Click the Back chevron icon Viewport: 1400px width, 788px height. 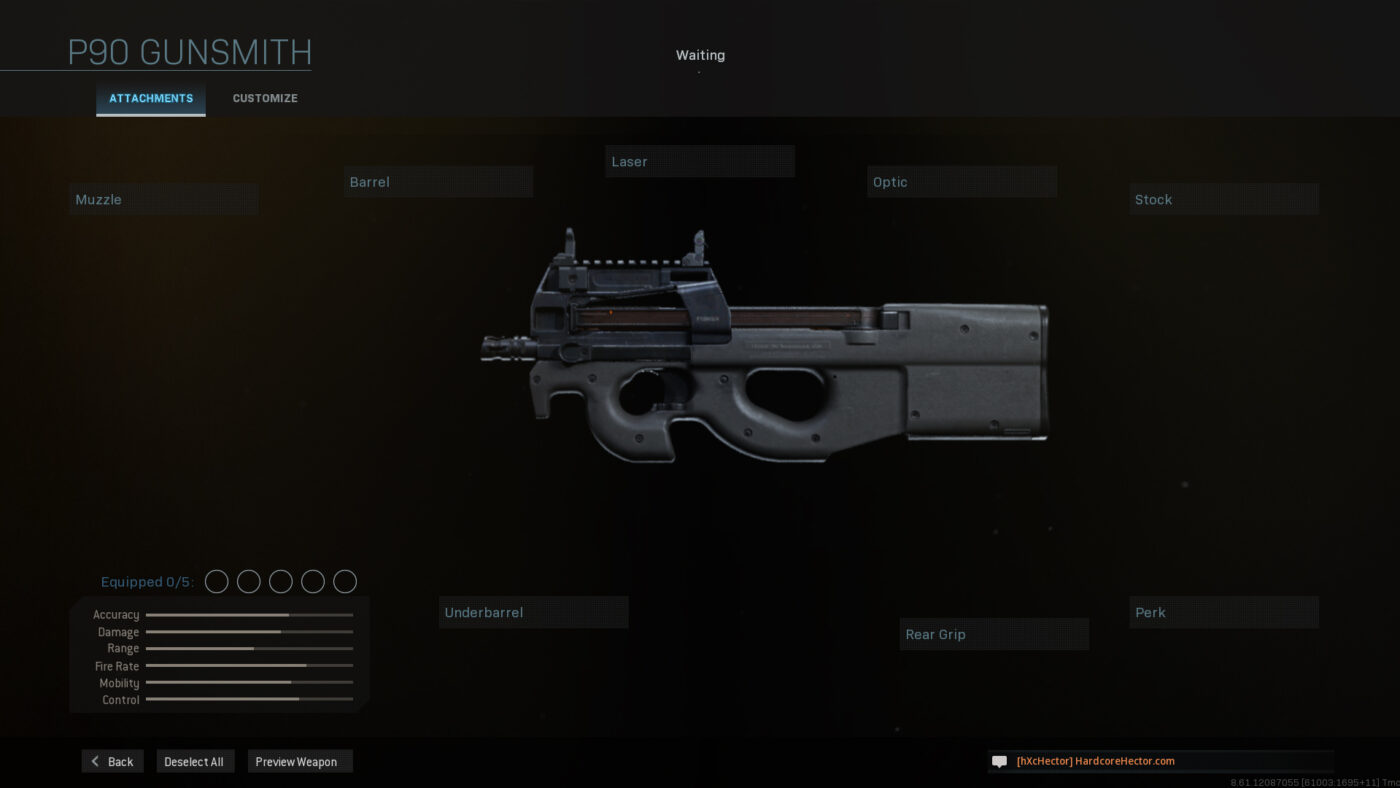[97, 761]
